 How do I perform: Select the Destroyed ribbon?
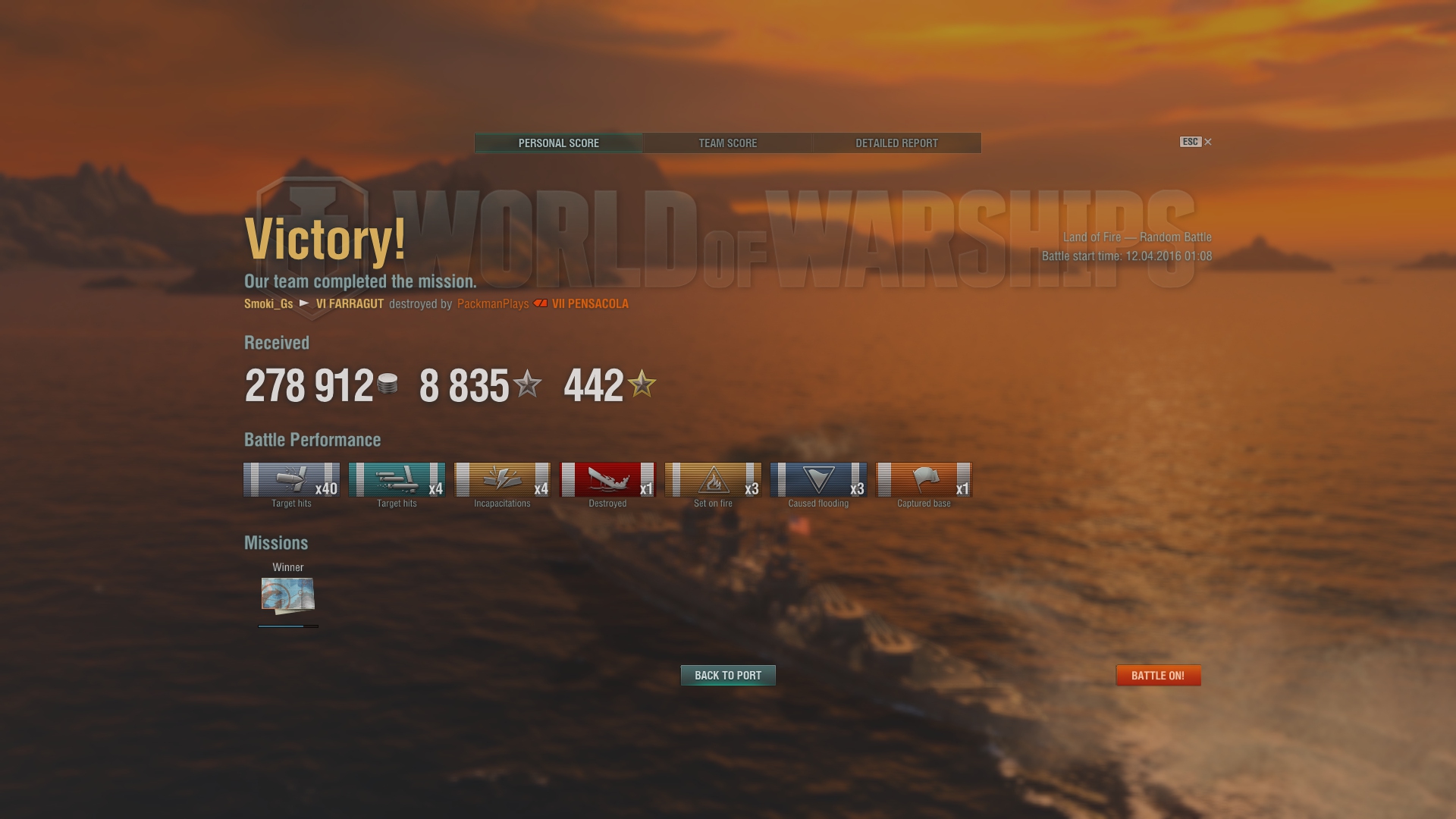(607, 480)
